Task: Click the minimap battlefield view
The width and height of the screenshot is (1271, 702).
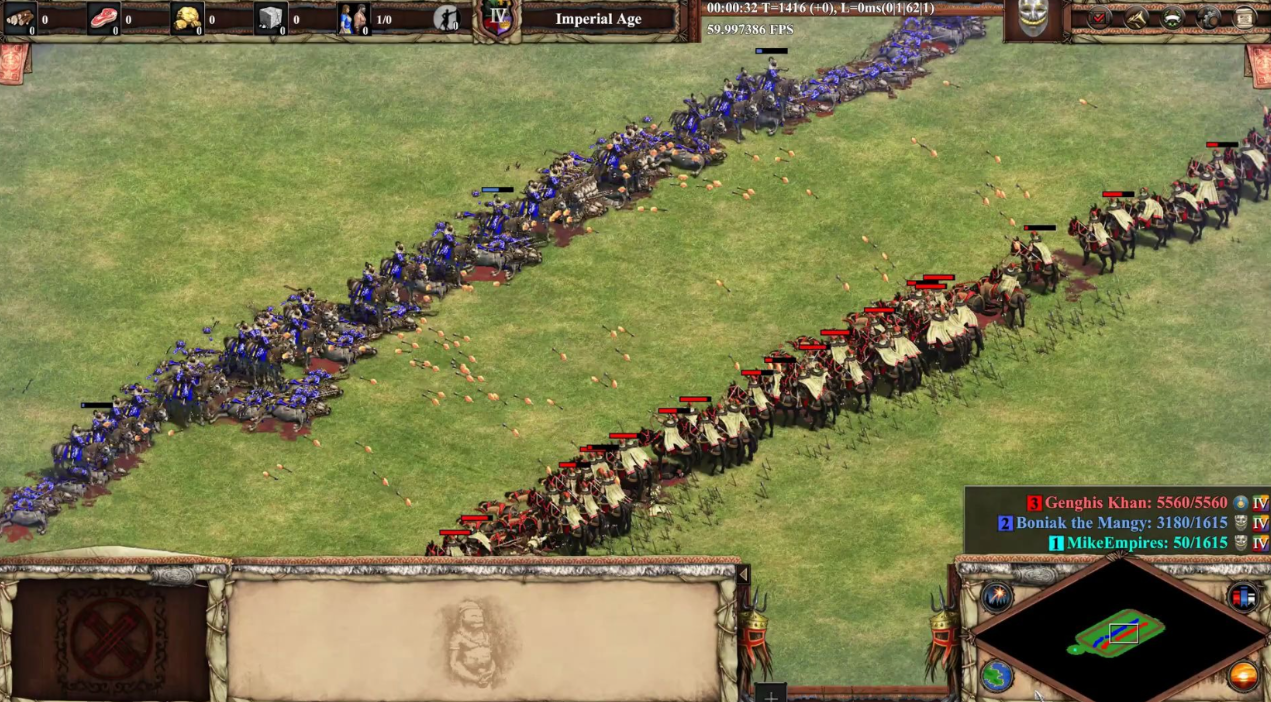Action: point(1120,632)
